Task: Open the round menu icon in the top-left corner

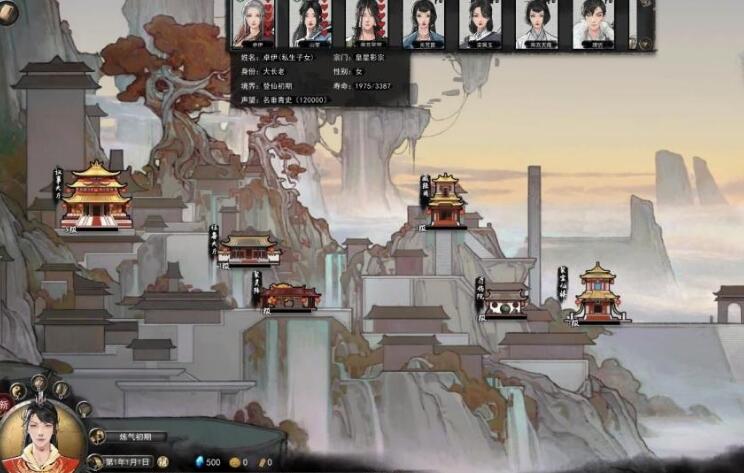Action: [x=9, y=10]
